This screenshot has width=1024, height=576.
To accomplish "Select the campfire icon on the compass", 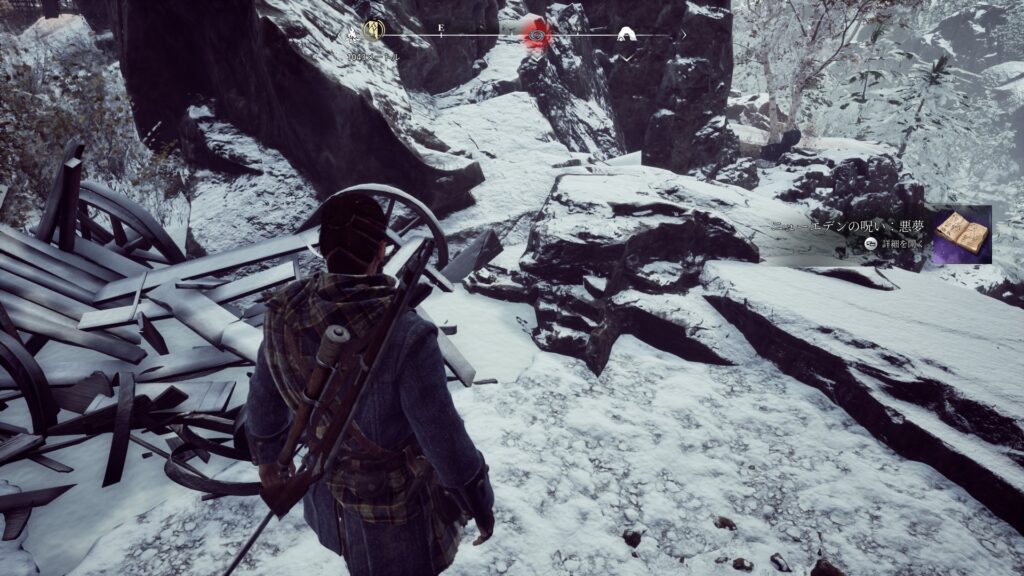I will [x=353, y=32].
